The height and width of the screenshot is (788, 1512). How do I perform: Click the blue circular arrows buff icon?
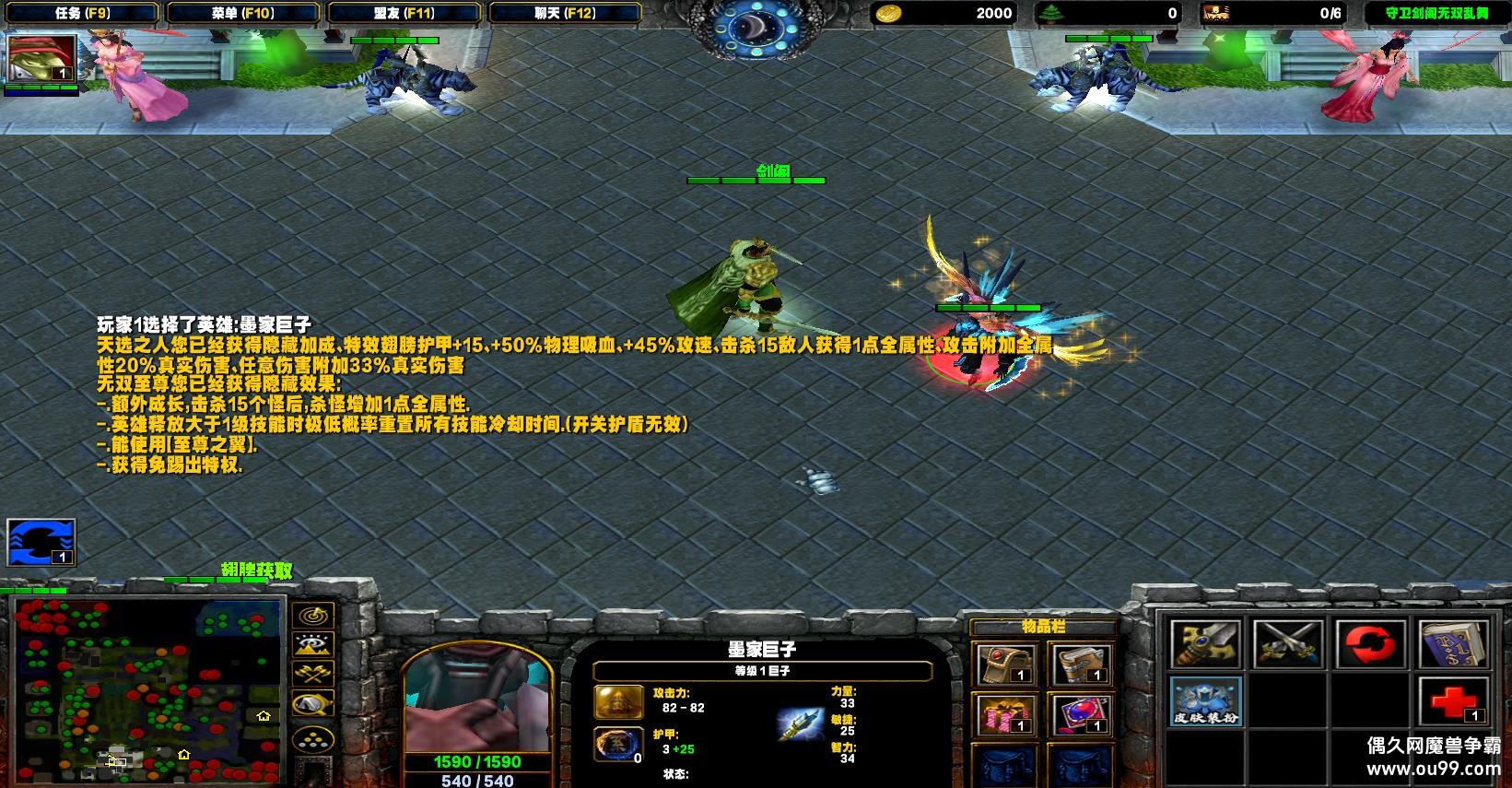[41, 542]
